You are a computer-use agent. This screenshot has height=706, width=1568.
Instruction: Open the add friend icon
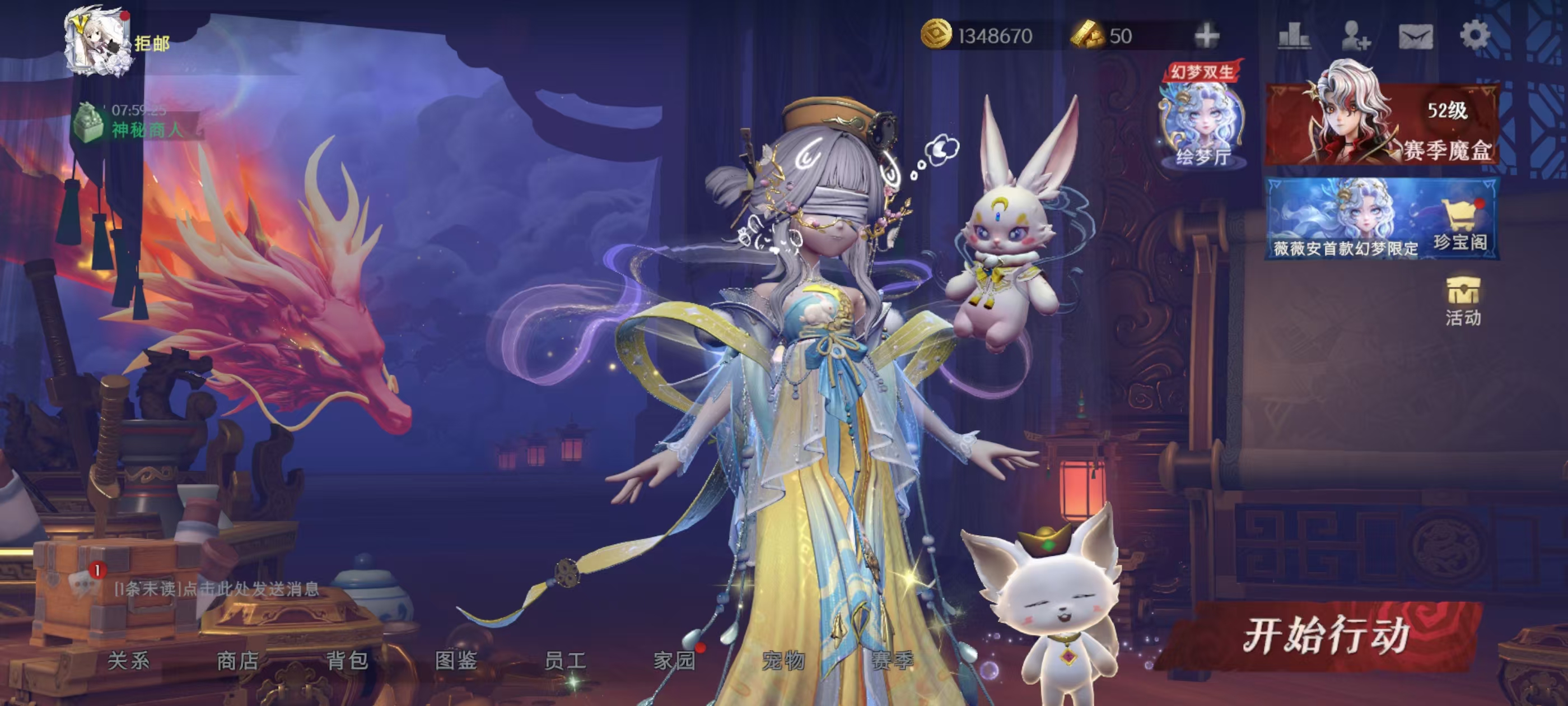(x=1355, y=35)
